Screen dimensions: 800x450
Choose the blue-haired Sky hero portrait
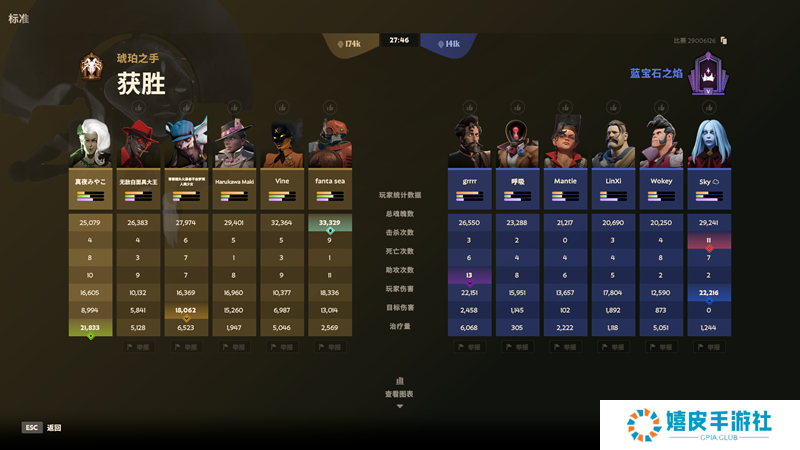tap(709, 143)
